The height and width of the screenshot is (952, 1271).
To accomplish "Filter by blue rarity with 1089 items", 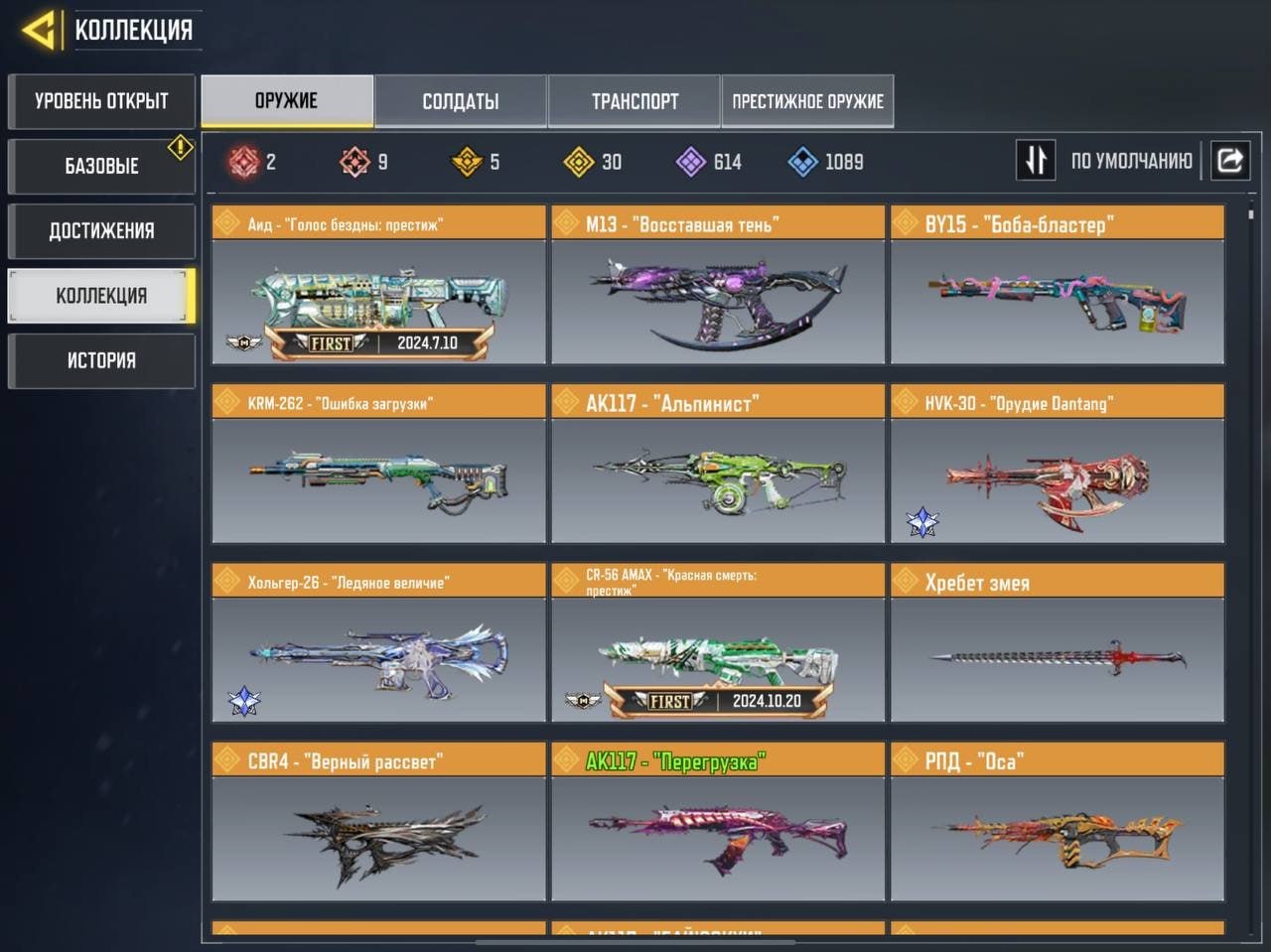I will click(825, 162).
